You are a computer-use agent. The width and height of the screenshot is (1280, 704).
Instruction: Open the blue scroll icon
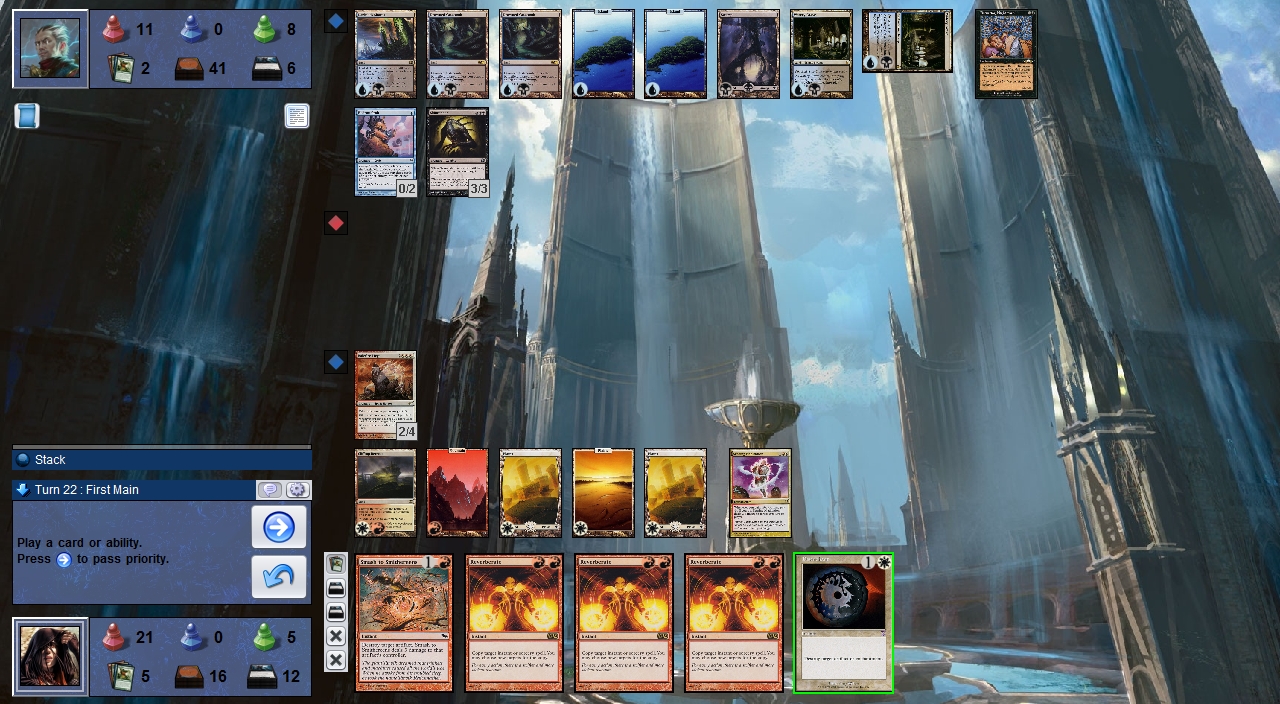tap(27, 116)
